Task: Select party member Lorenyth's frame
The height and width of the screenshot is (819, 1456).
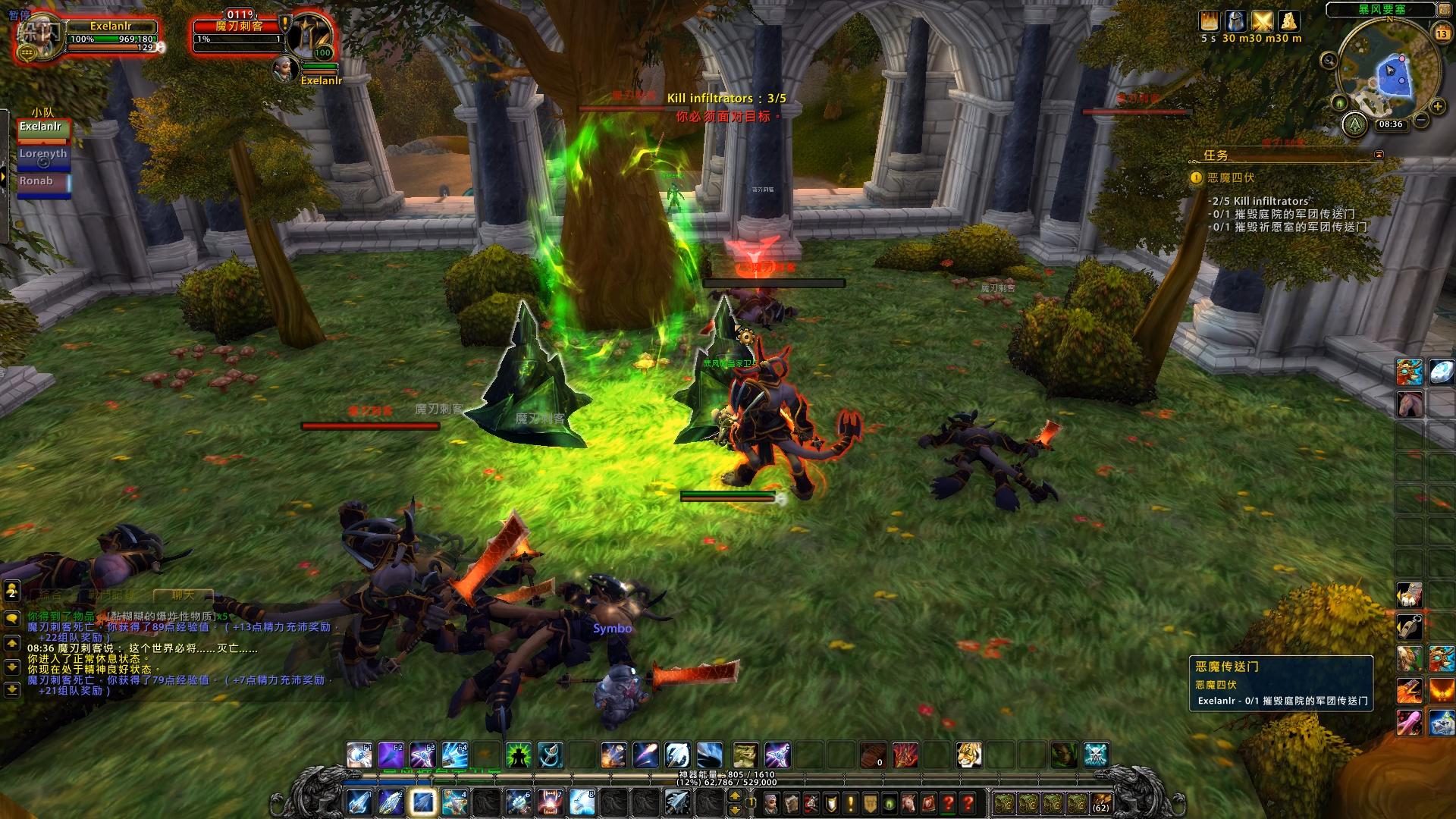Action: tap(44, 158)
